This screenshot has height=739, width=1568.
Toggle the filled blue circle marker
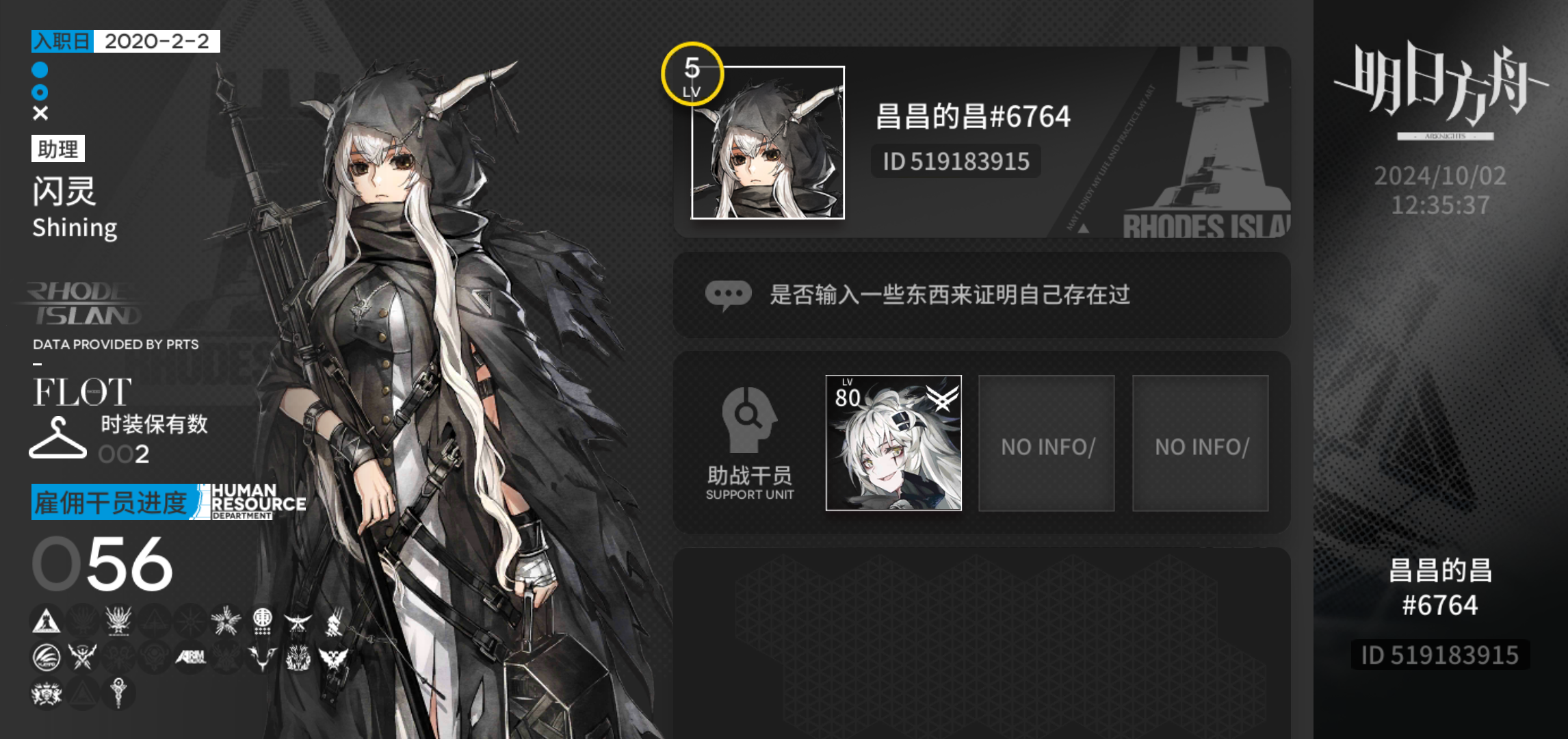[x=38, y=69]
